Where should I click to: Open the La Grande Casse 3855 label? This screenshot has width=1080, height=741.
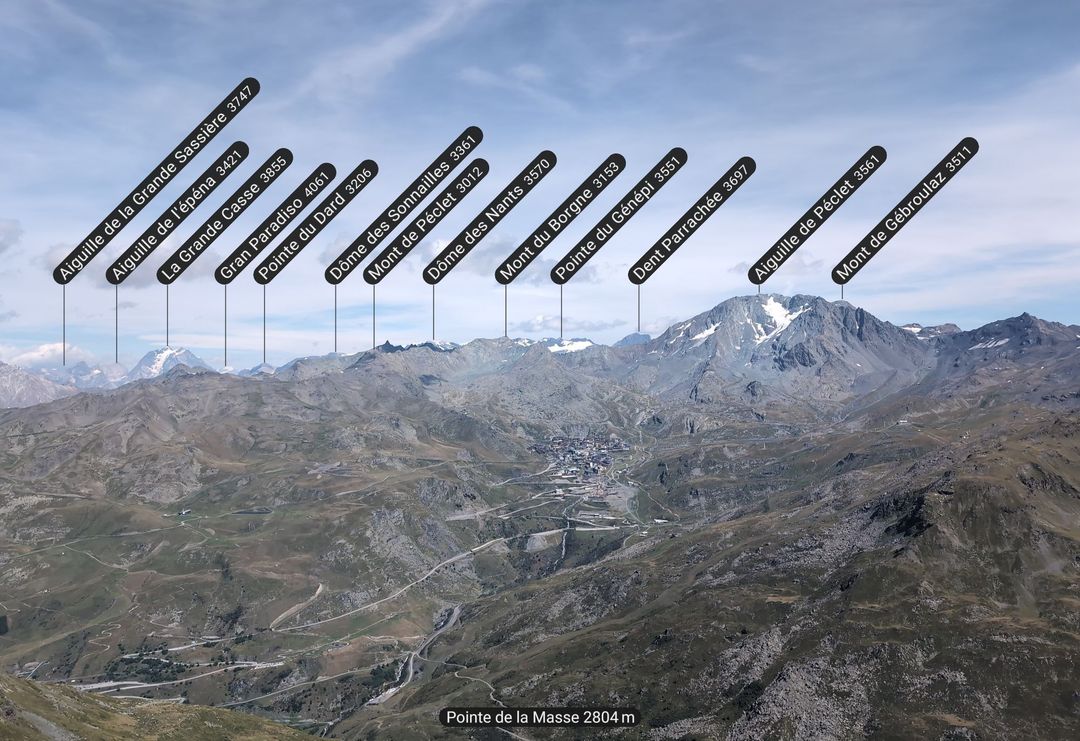pos(225,216)
